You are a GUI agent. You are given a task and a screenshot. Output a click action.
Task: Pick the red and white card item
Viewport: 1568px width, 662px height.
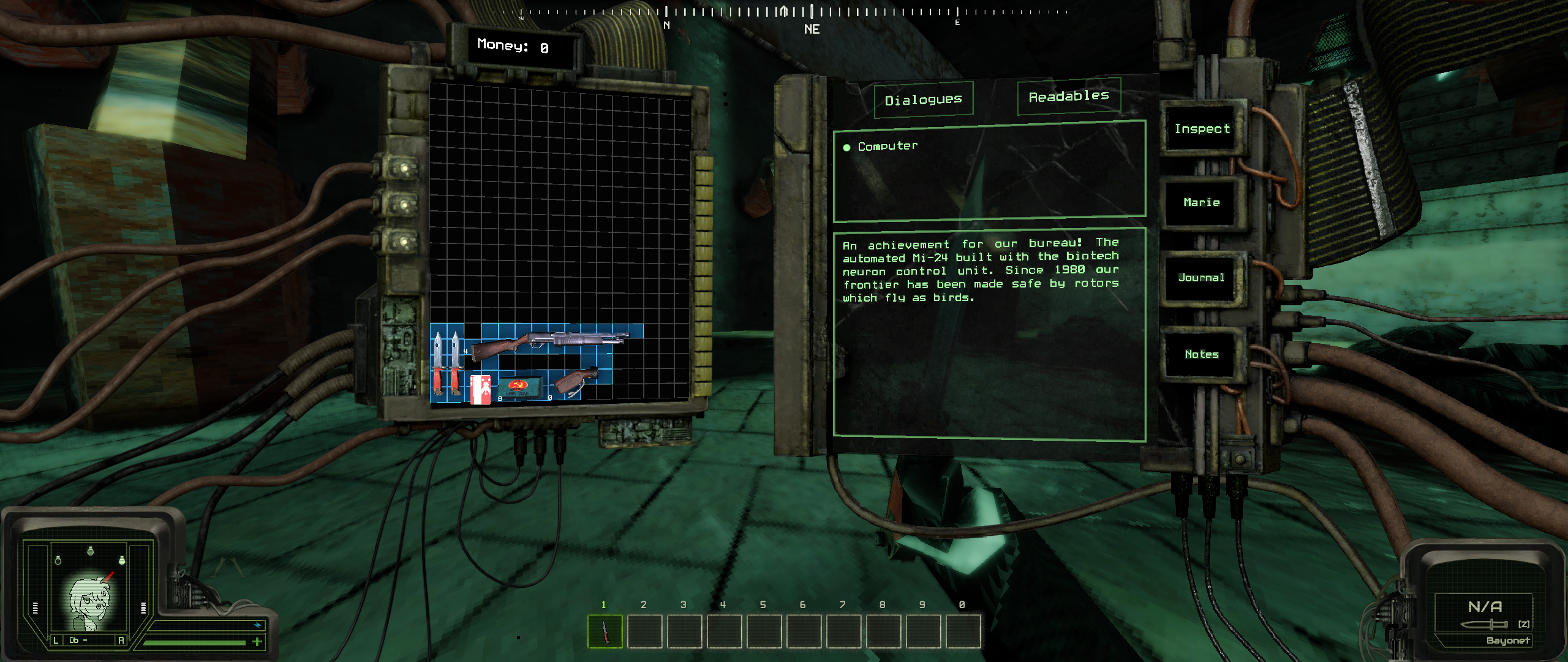click(481, 389)
